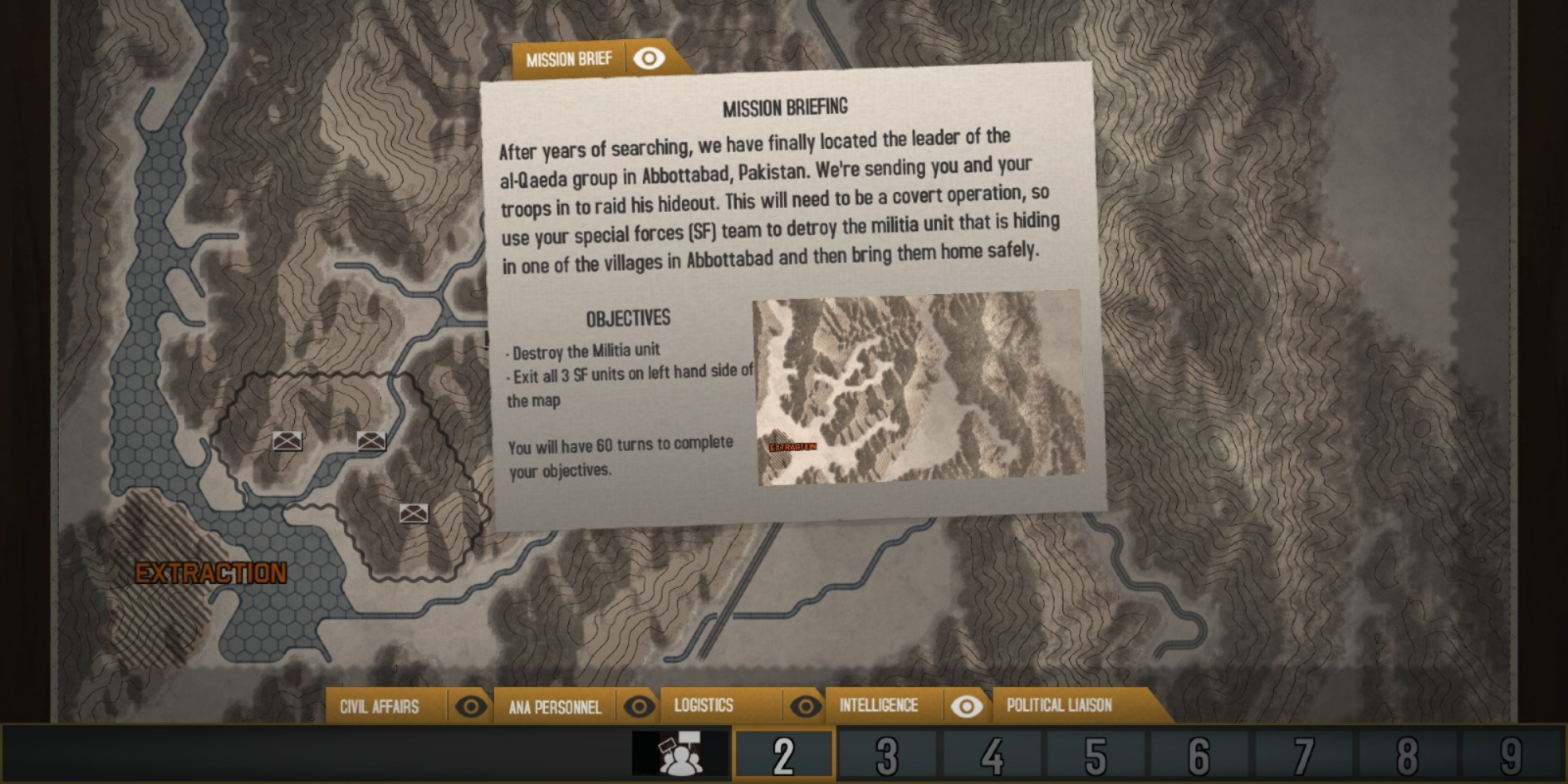Open the Political Liaison tab

[x=1059, y=706]
